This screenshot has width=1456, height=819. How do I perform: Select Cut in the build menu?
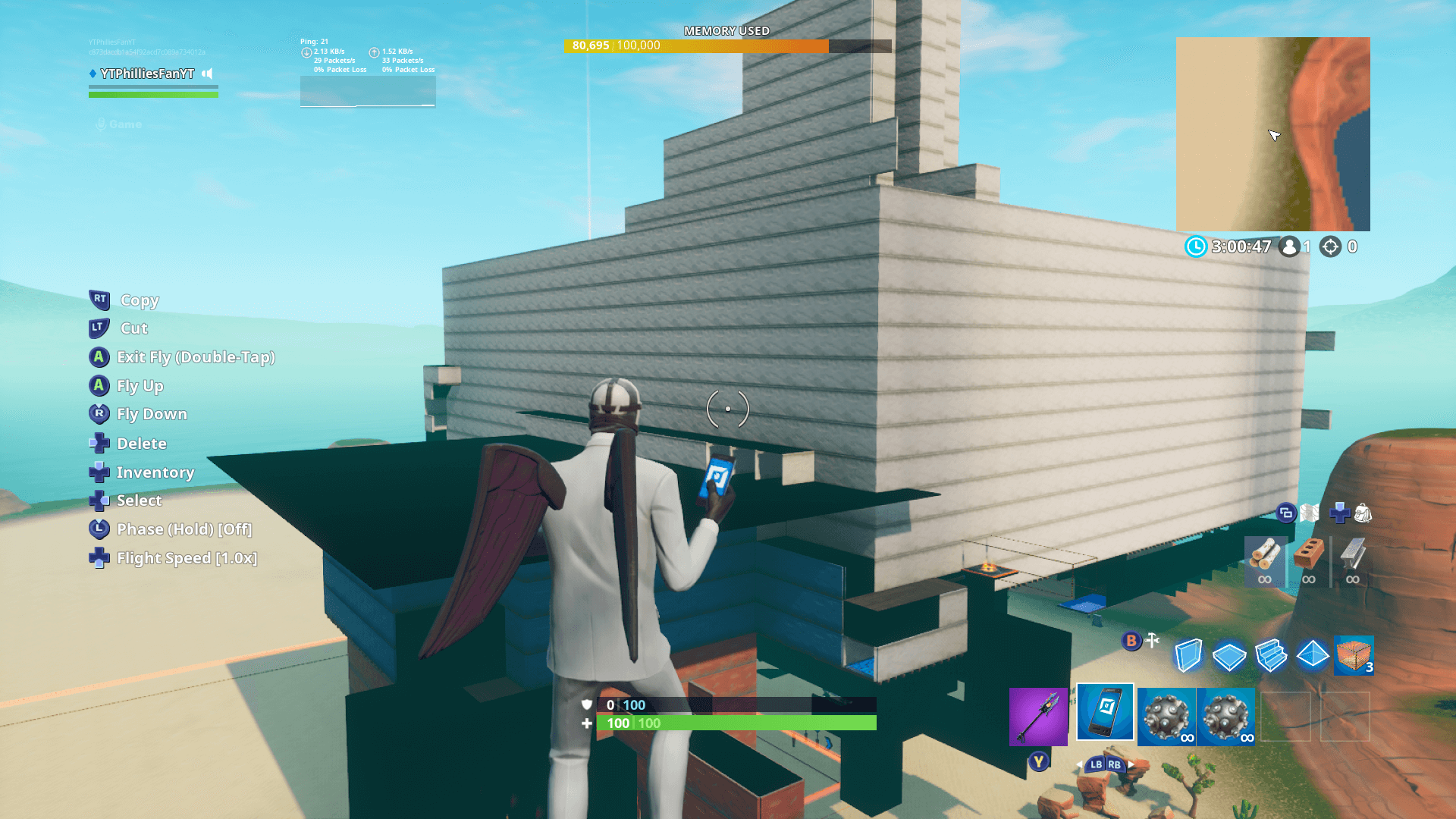pyautogui.click(x=133, y=328)
